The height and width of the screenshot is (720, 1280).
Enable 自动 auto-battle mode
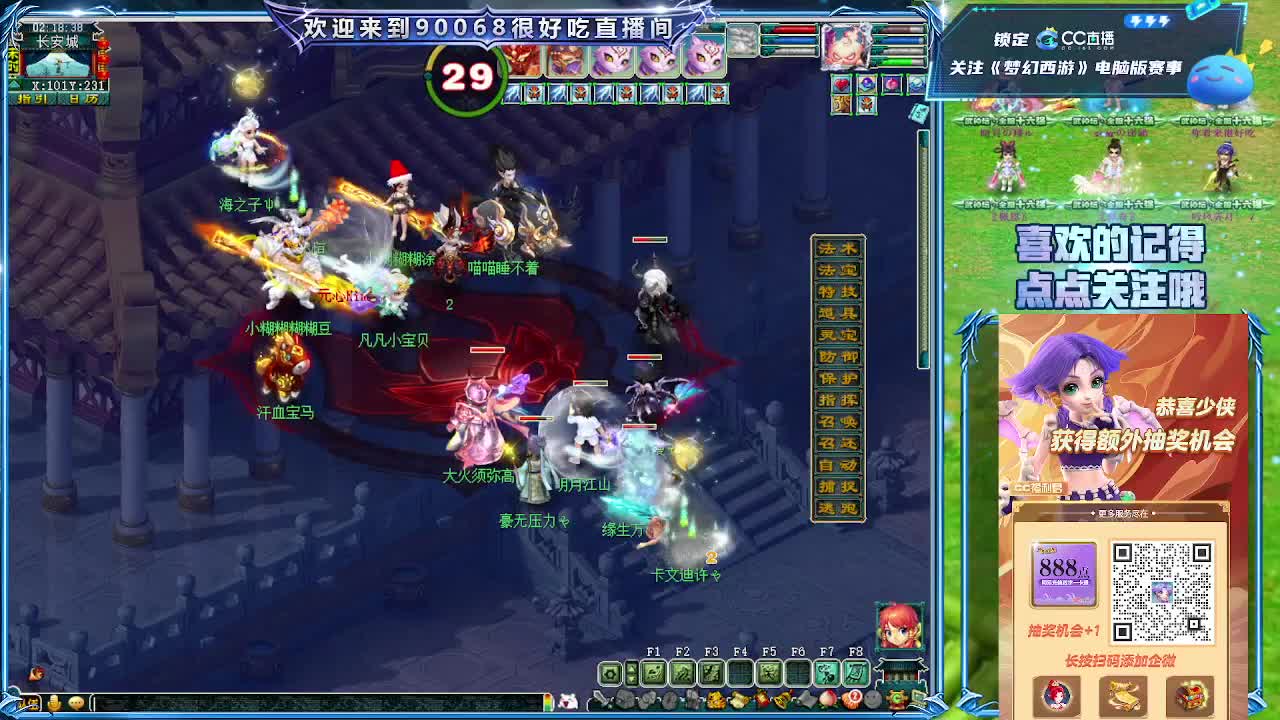840,465
